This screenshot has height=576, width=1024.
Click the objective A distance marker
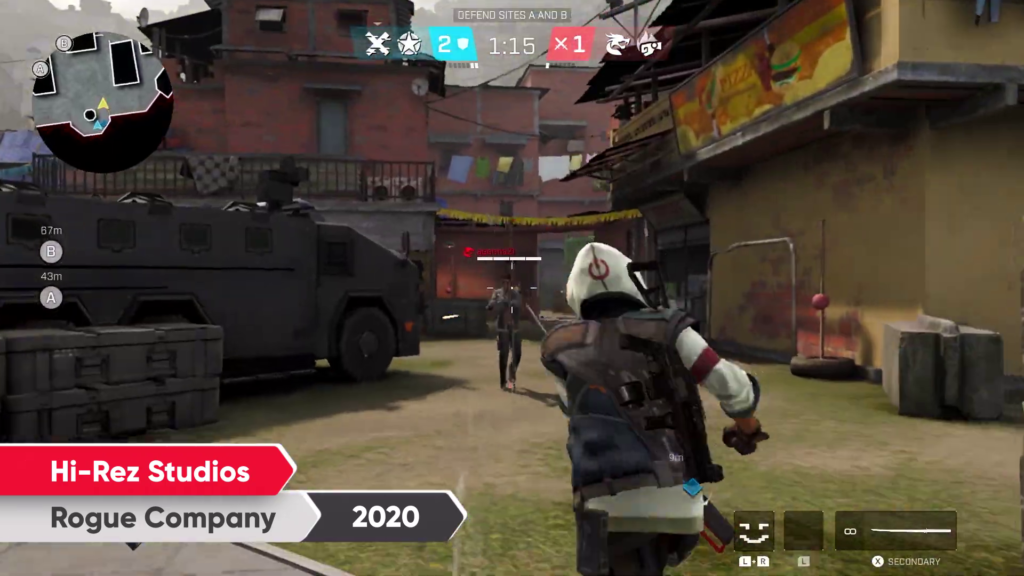click(51, 296)
